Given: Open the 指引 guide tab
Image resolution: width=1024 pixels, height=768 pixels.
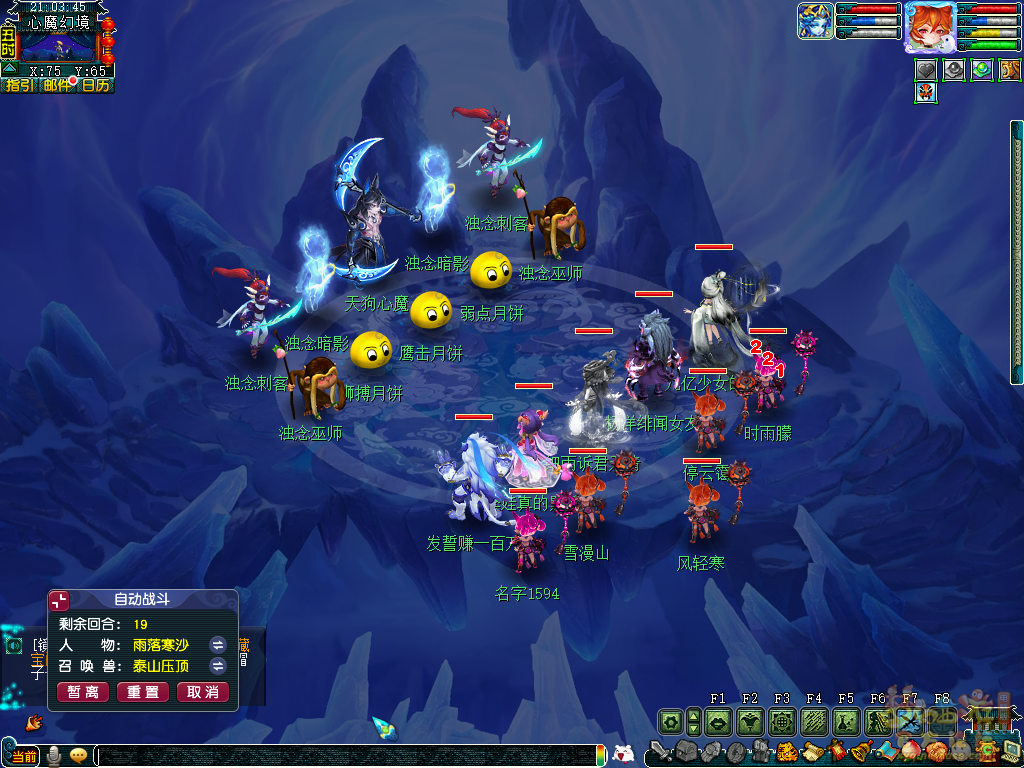Looking at the screenshot, I should pyautogui.click(x=19, y=86).
